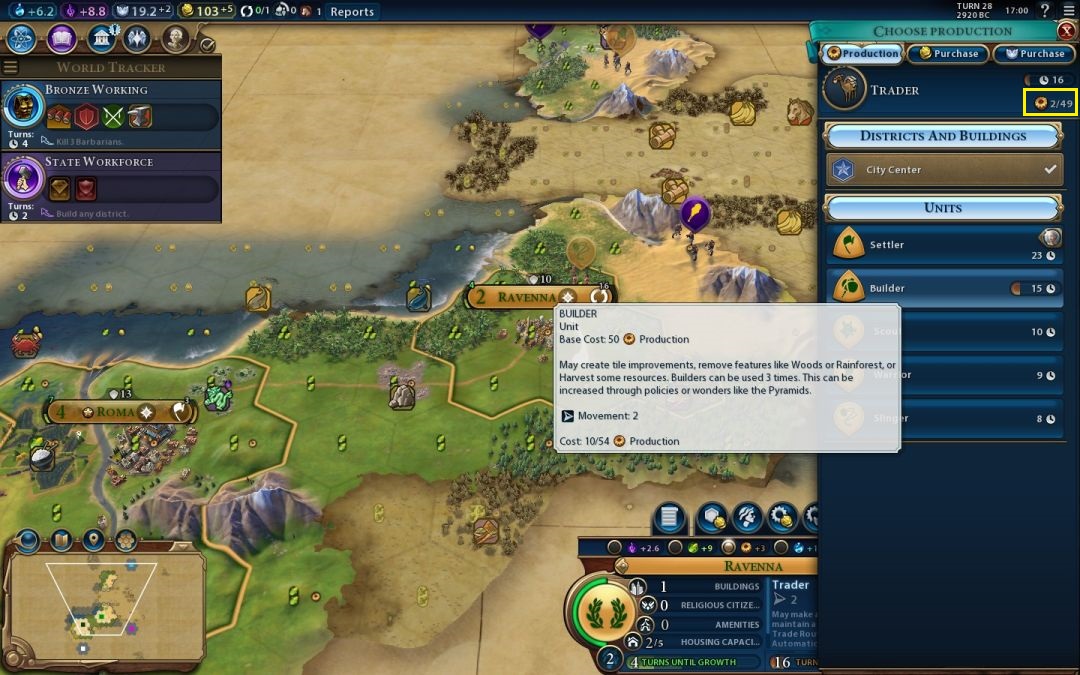Open the Reports screen
The image size is (1080, 675).
coord(351,12)
